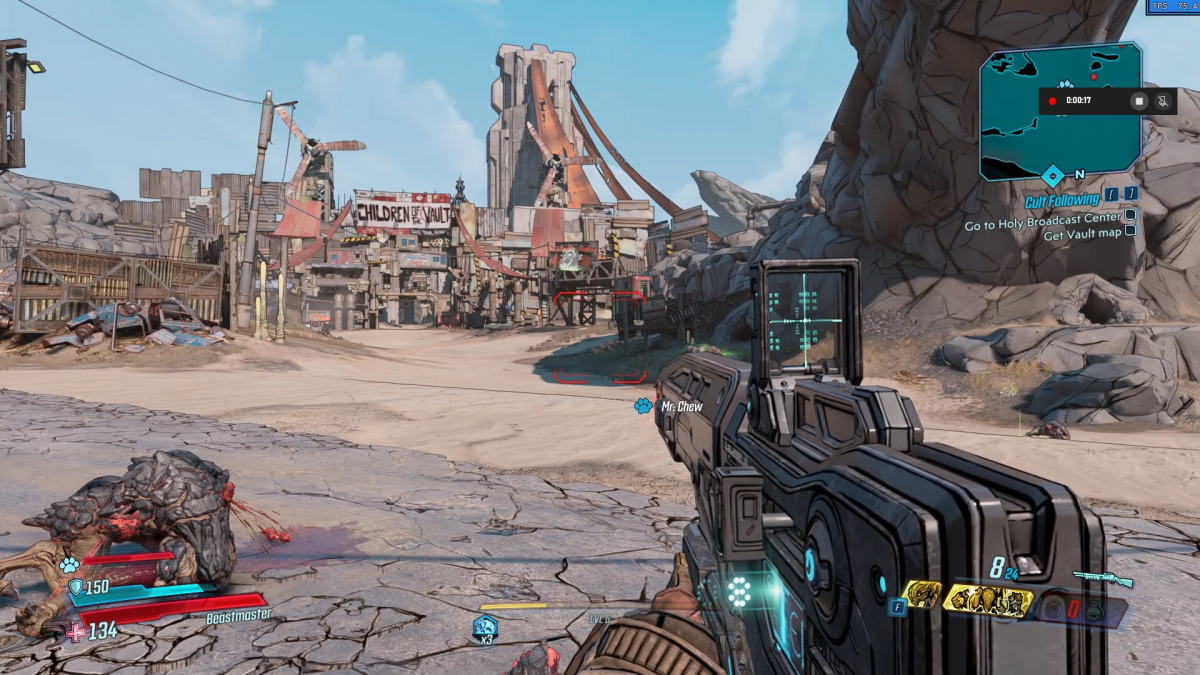Screen dimensions: 1200x675
Task: Select the Cult Following mission title
Action: click(x=1061, y=200)
